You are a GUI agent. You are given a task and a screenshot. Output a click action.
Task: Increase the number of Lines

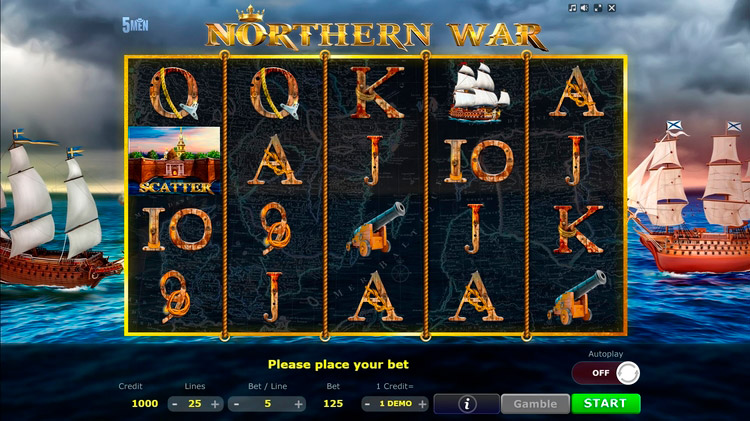click(x=214, y=404)
